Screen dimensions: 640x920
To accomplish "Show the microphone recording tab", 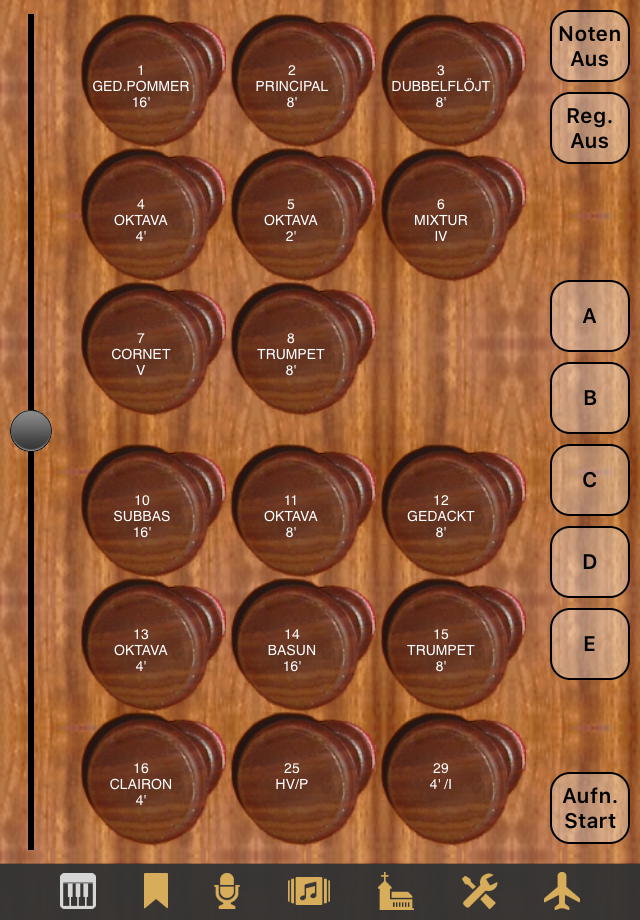I will [x=228, y=890].
